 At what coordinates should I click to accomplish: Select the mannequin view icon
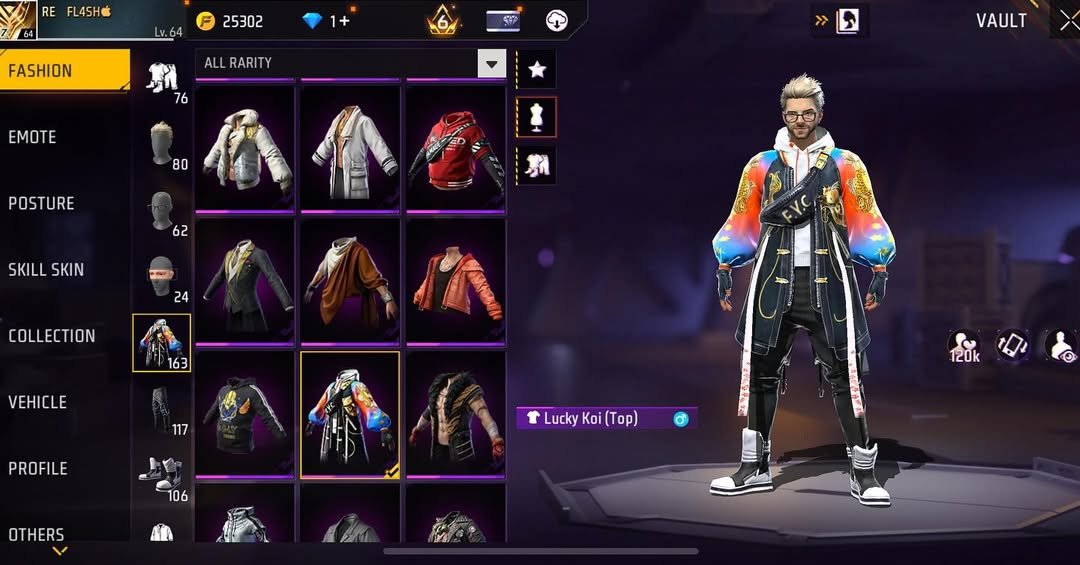click(536, 117)
